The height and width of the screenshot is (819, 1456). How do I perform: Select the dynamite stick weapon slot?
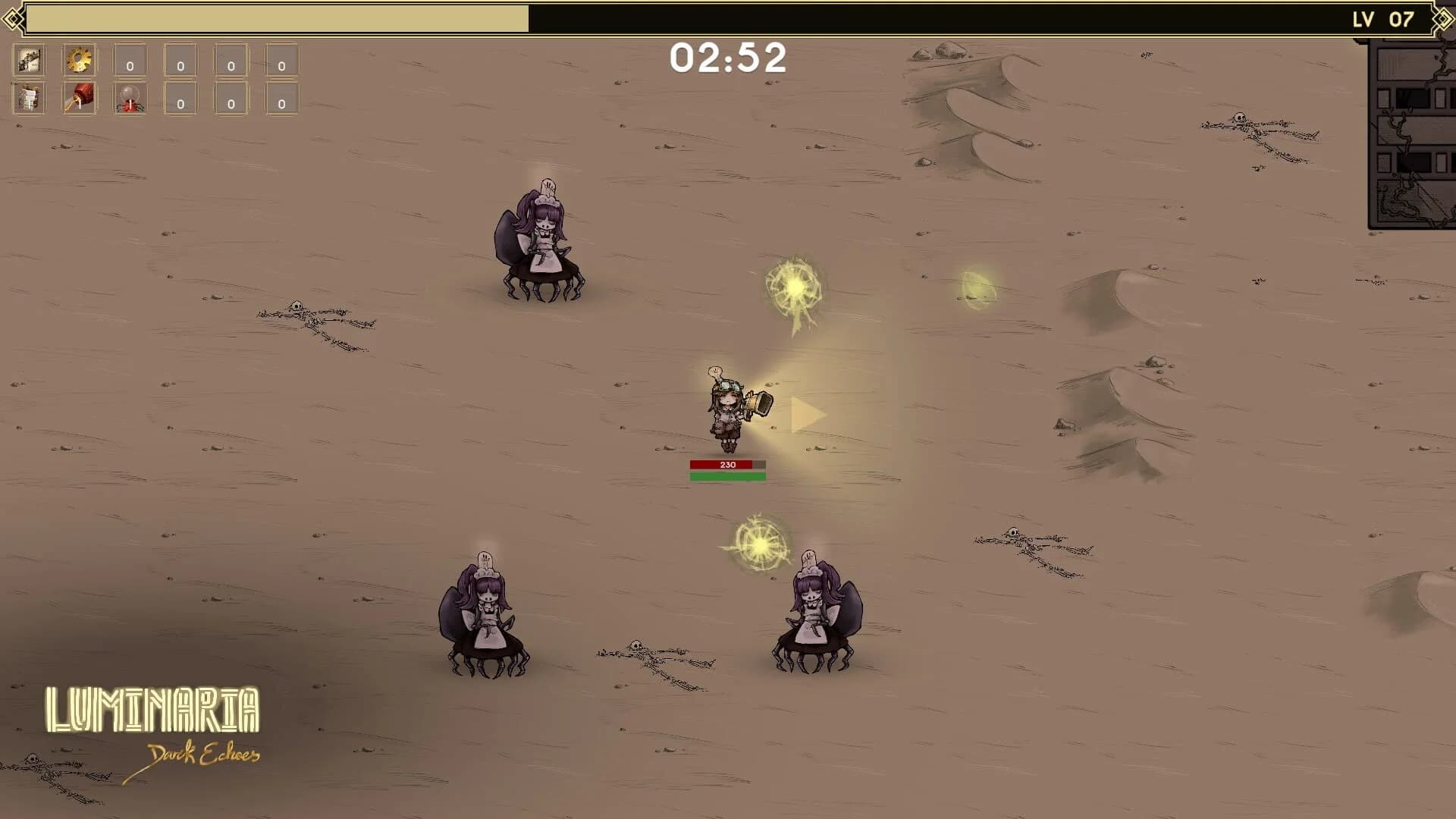coord(79,100)
